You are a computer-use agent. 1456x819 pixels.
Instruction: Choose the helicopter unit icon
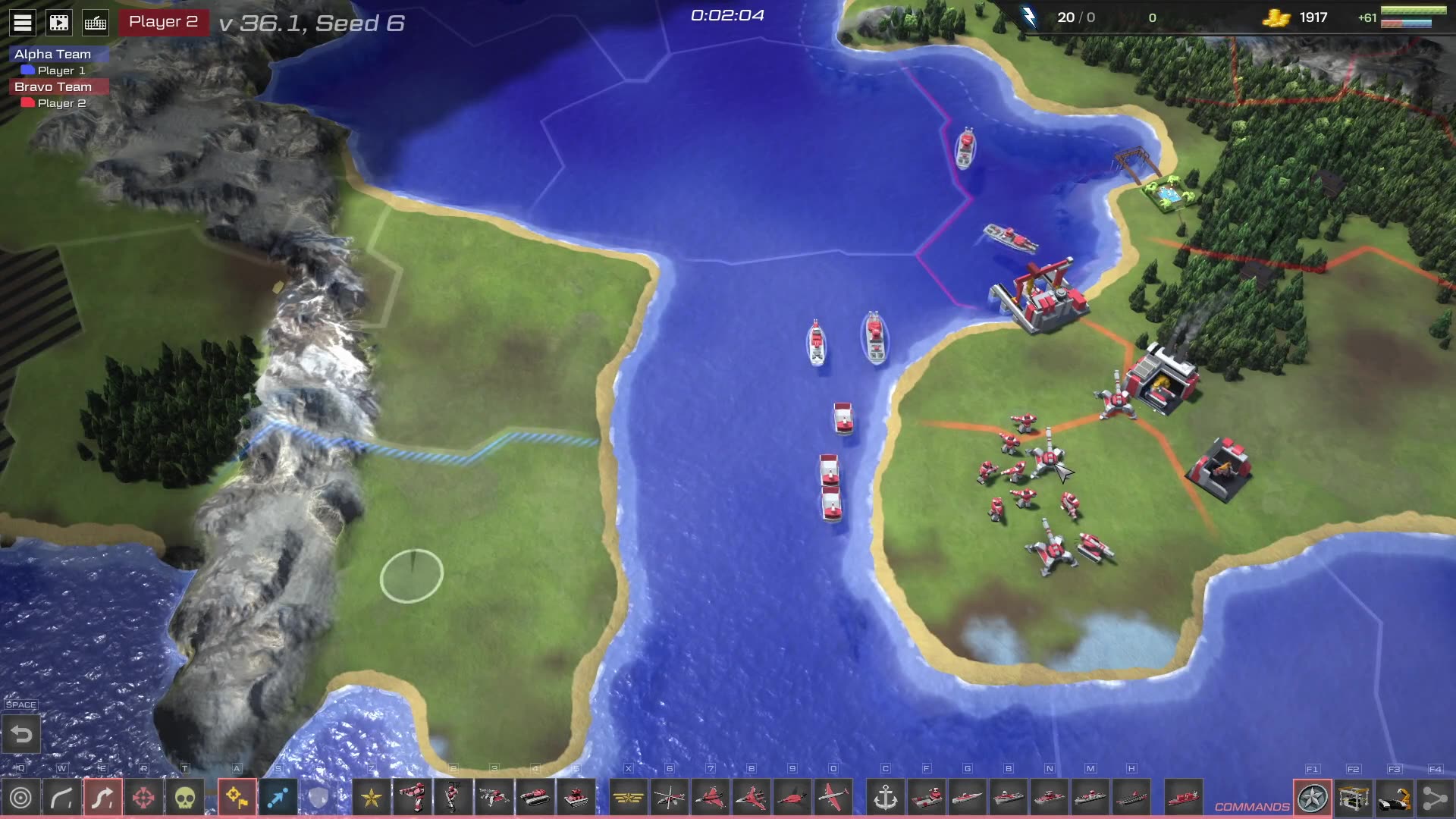coord(670,798)
